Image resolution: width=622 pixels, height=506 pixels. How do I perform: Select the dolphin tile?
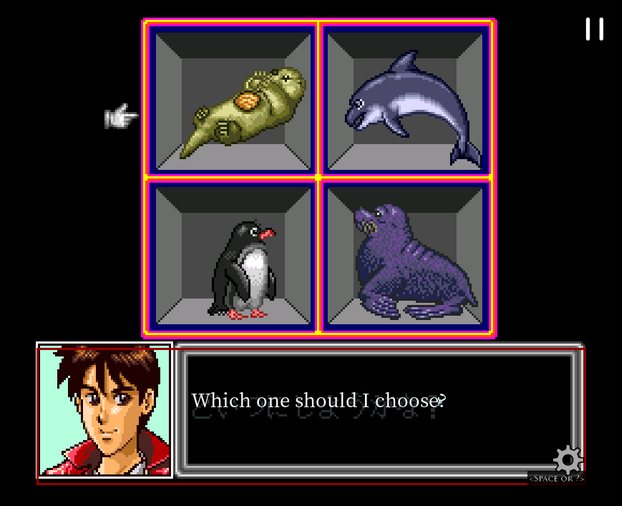[x=406, y=98]
